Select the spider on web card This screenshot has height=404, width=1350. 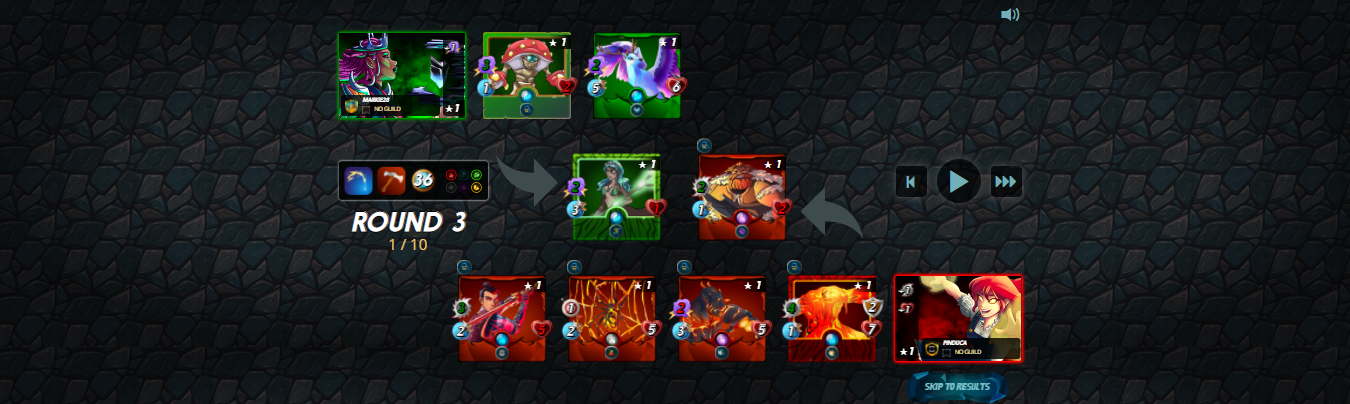pyautogui.click(x=612, y=318)
